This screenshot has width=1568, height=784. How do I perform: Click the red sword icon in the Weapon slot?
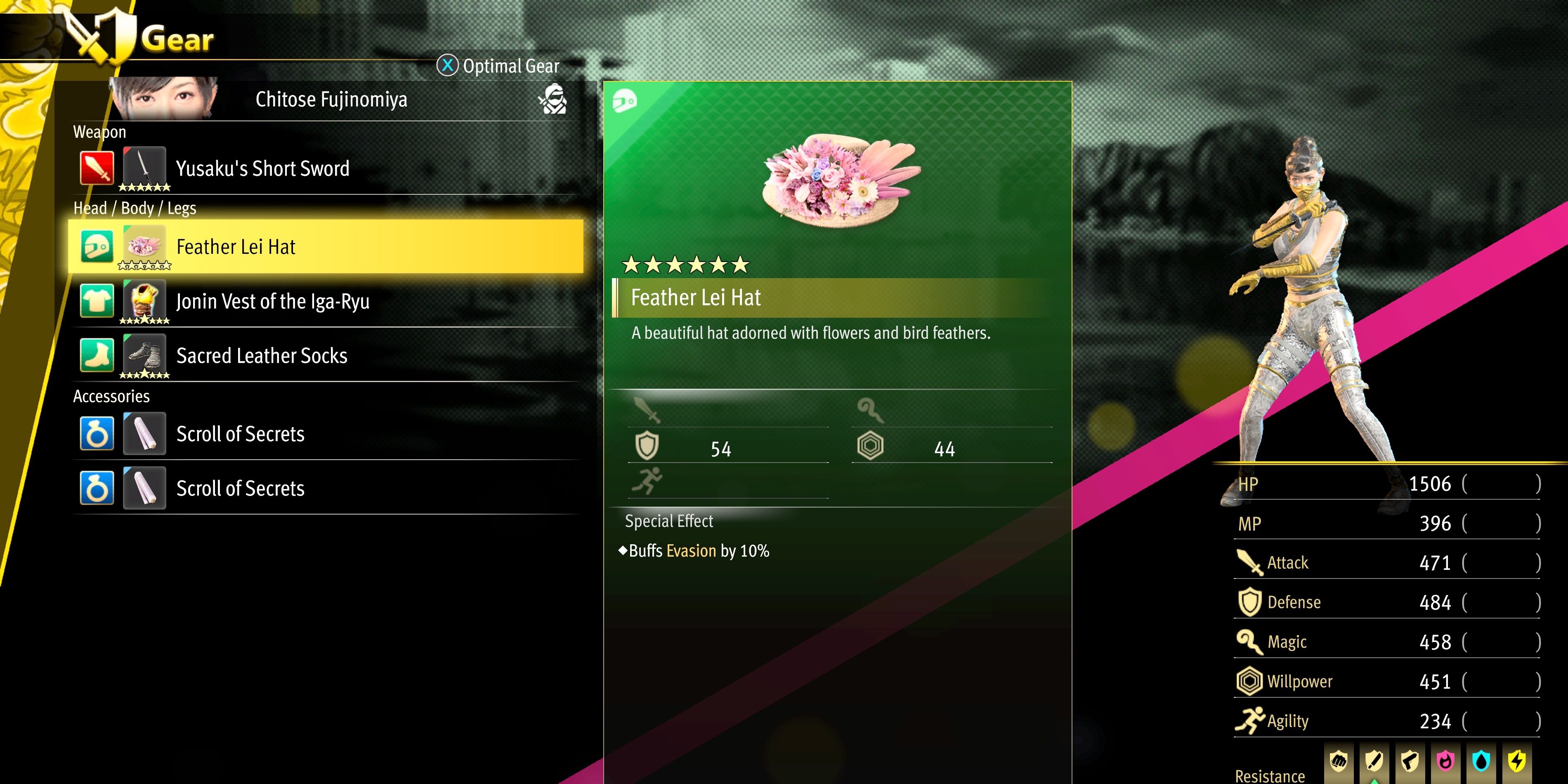(x=97, y=169)
